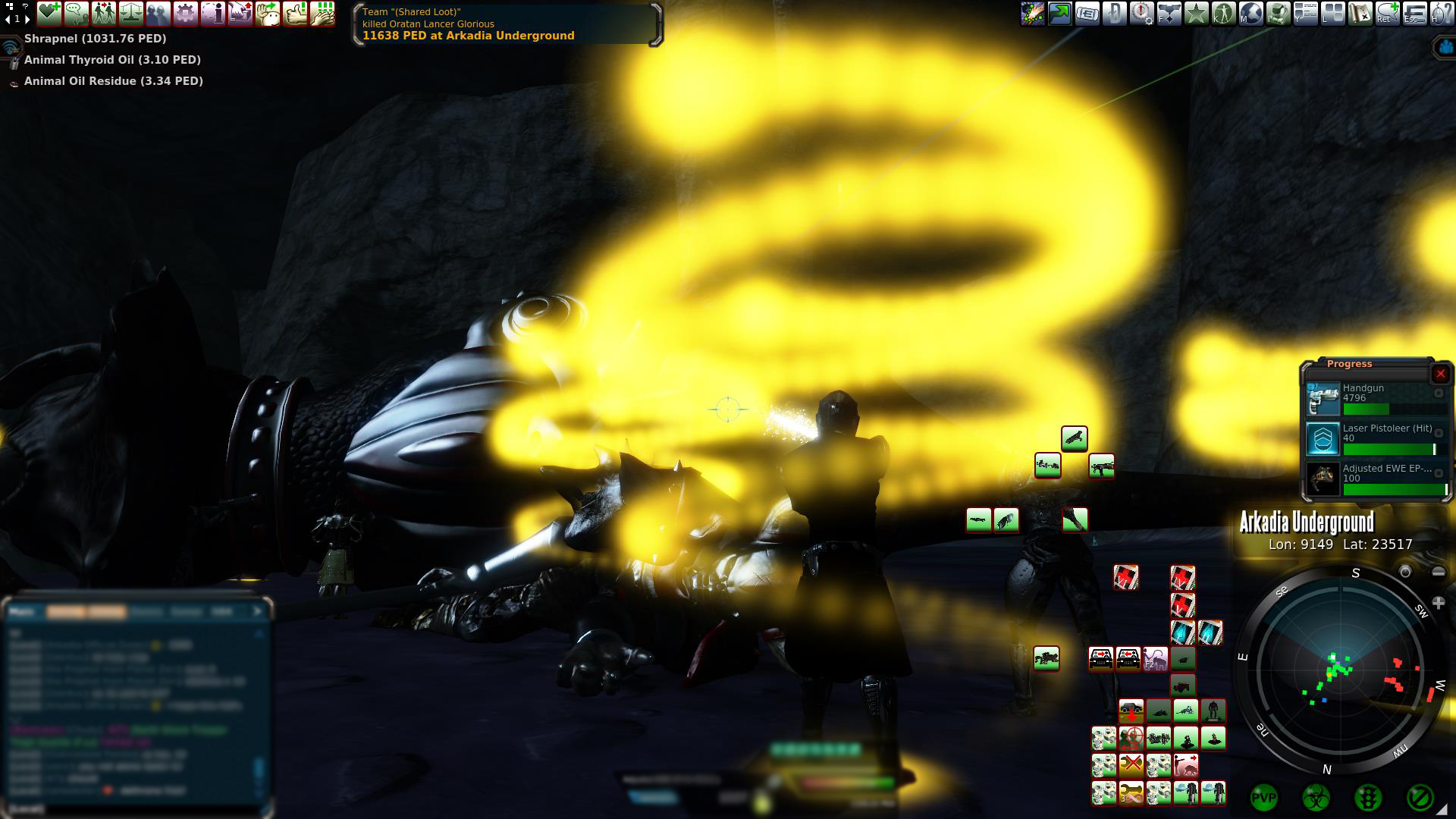Image resolution: width=1456 pixels, height=819 pixels.
Task: Toggle the green PVP radar button
Action: (1263, 797)
